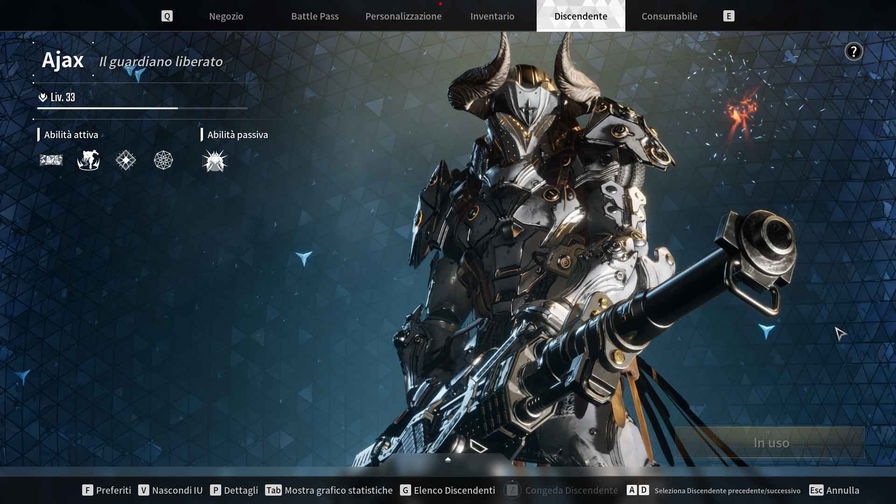This screenshot has width=896, height=504.
Task: Show Ajax's Dettagli panel
Action: point(234,490)
